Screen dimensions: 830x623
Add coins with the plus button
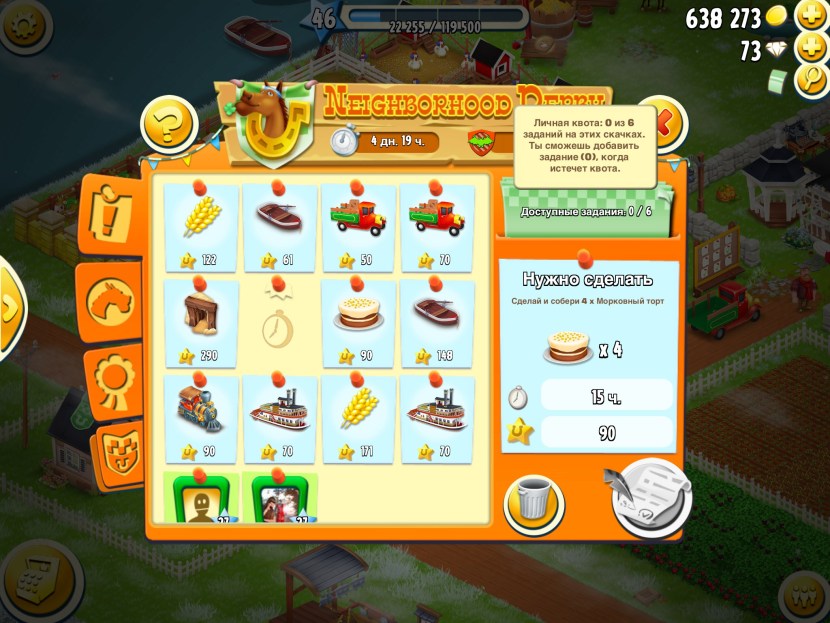tap(811, 17)
